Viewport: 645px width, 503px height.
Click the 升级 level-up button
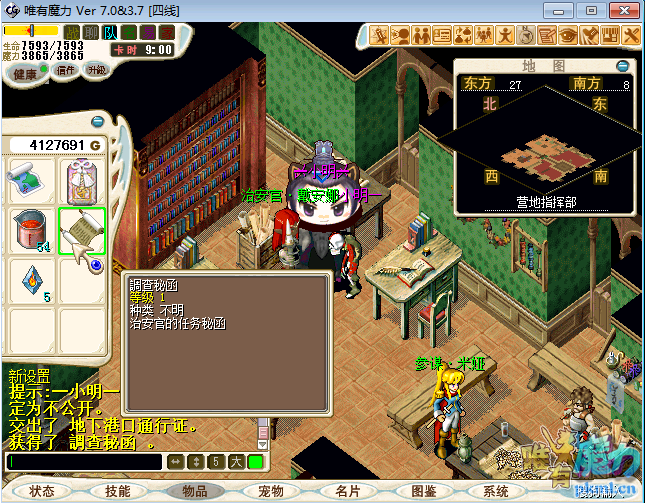(x=97, y=71)
